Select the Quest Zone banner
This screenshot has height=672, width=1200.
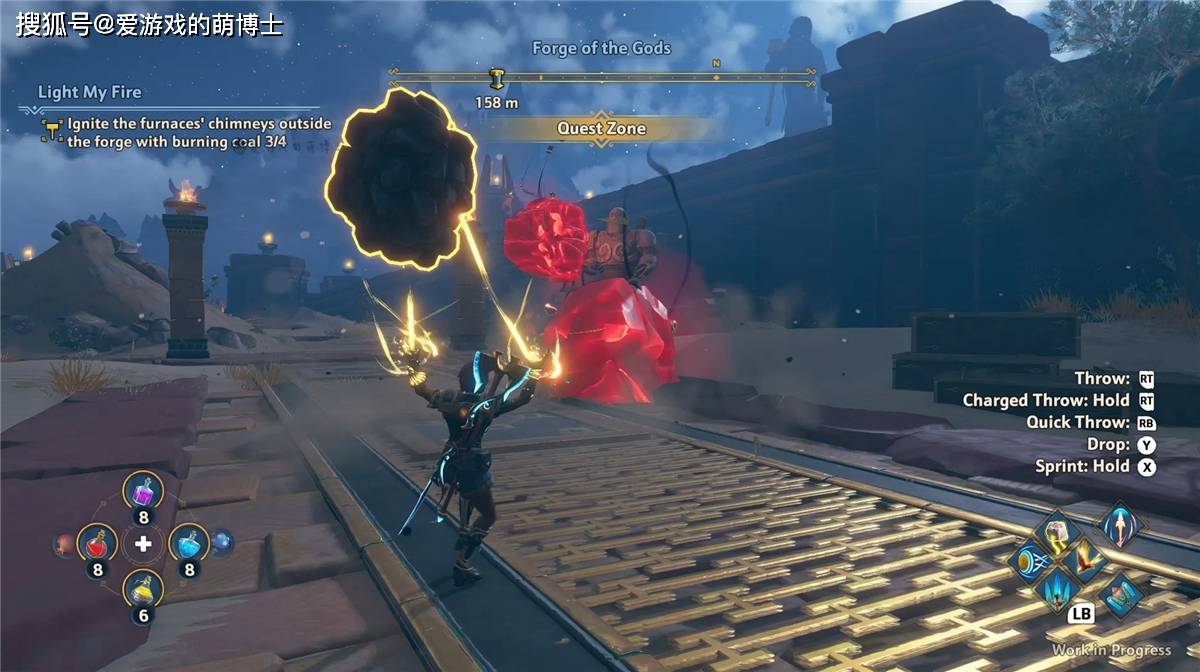pyautogui.click(x=601, y=128)
